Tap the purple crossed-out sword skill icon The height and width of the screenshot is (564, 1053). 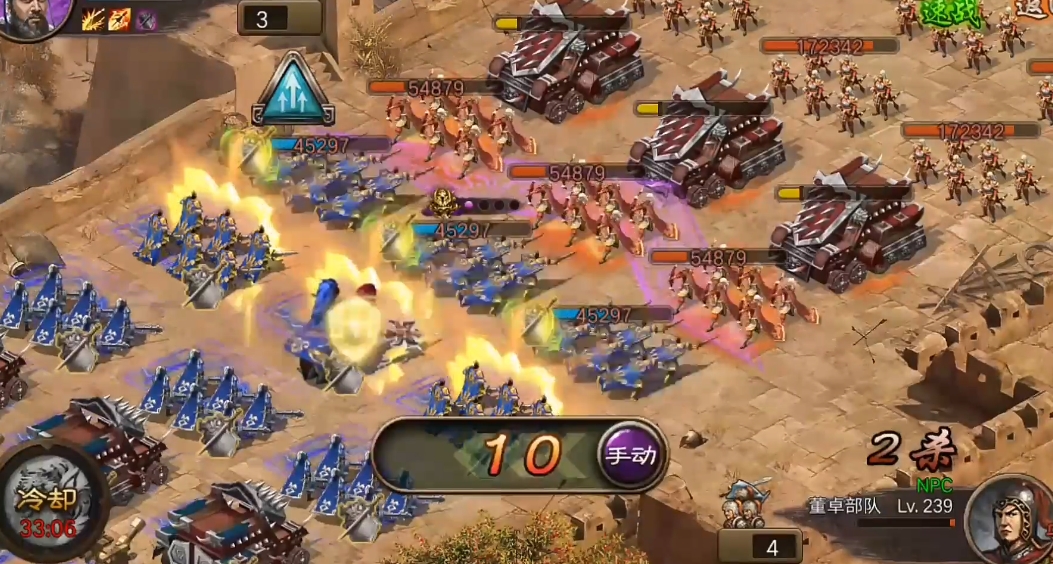147,19
